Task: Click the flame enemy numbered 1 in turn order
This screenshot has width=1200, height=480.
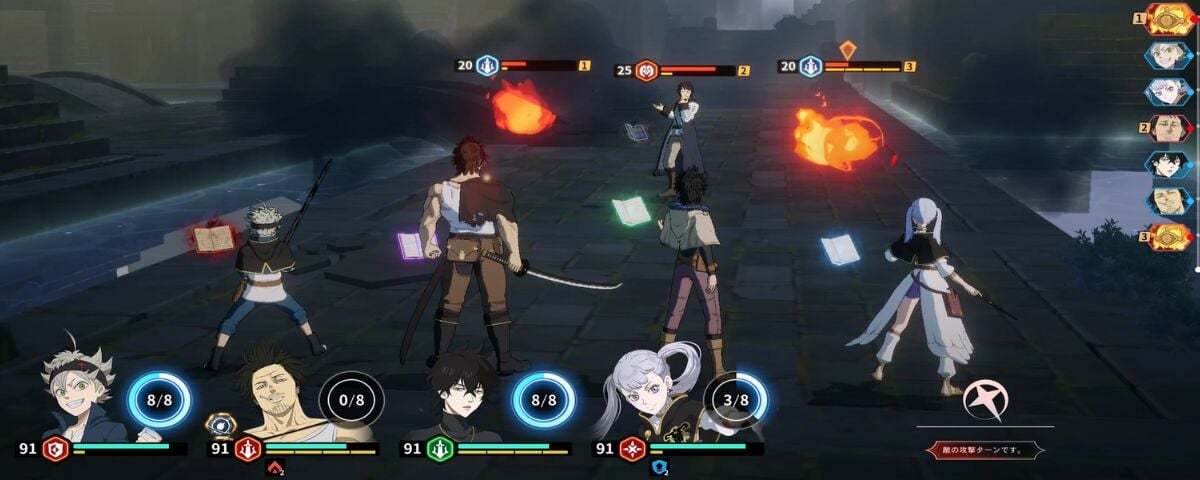Action: tap(1168, 19)
